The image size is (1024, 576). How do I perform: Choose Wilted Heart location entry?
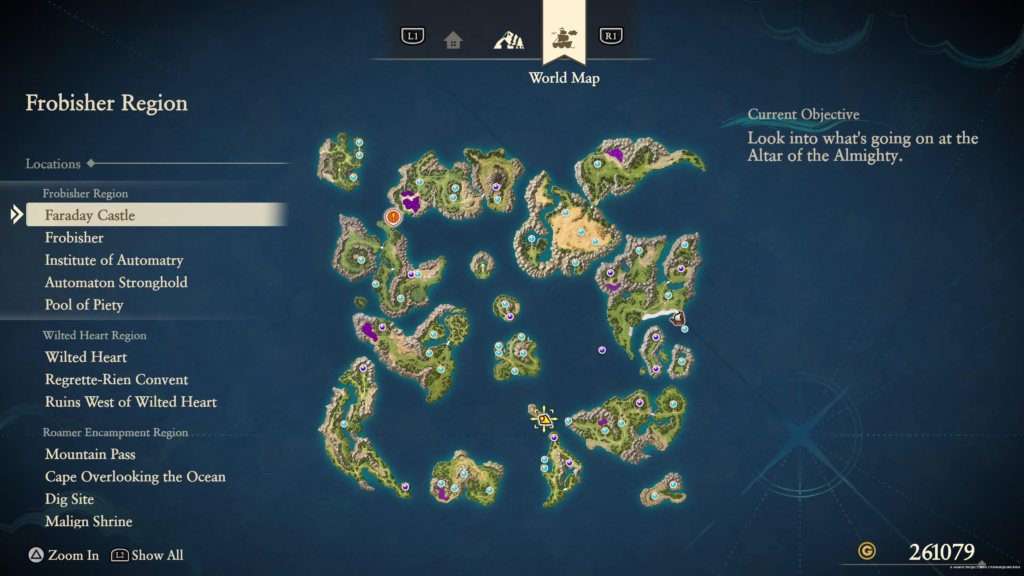coord(86,357)
